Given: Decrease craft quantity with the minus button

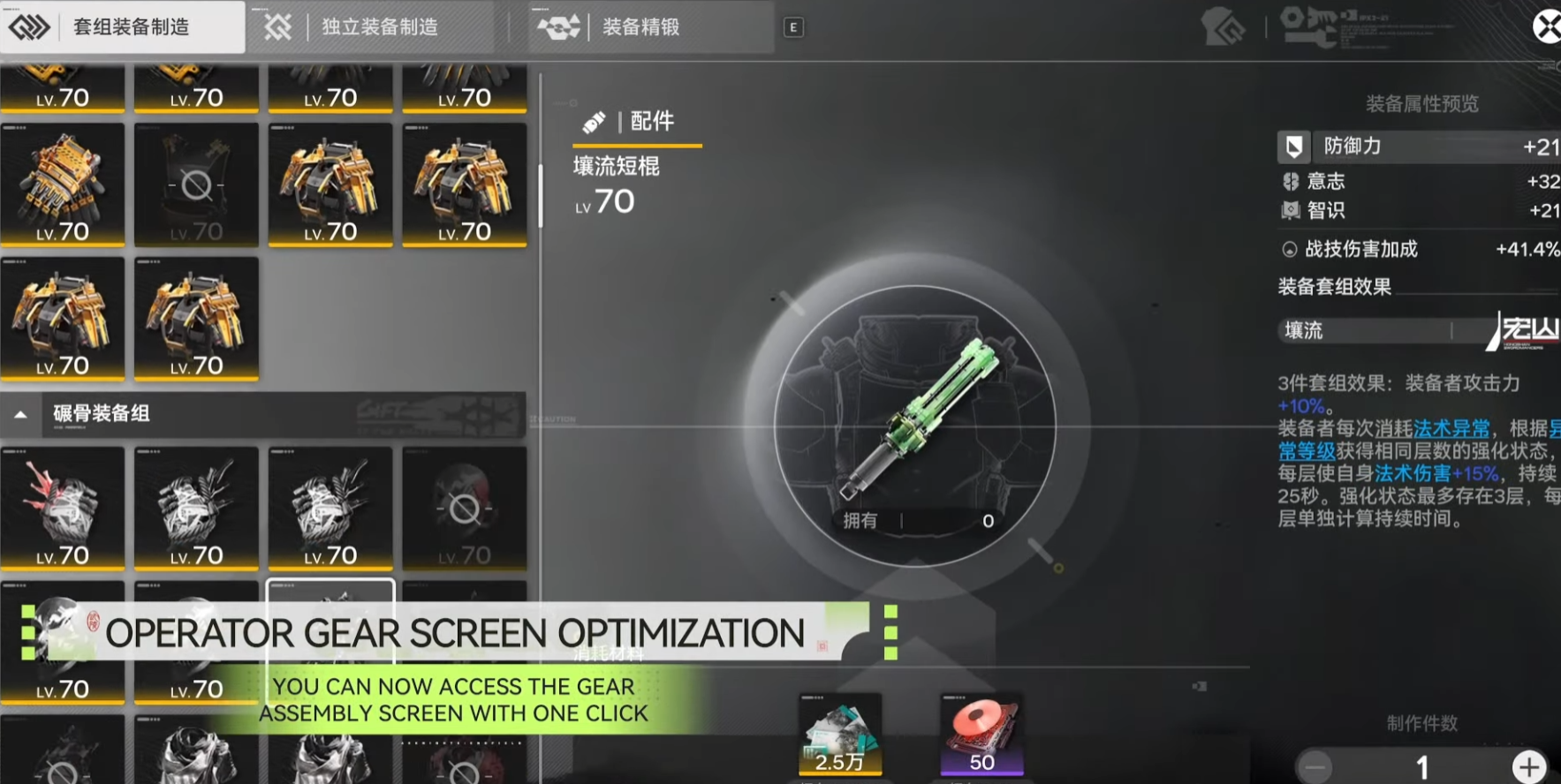Looking at the screenshot, I should pyautogui.click(x=1315, y=766).
